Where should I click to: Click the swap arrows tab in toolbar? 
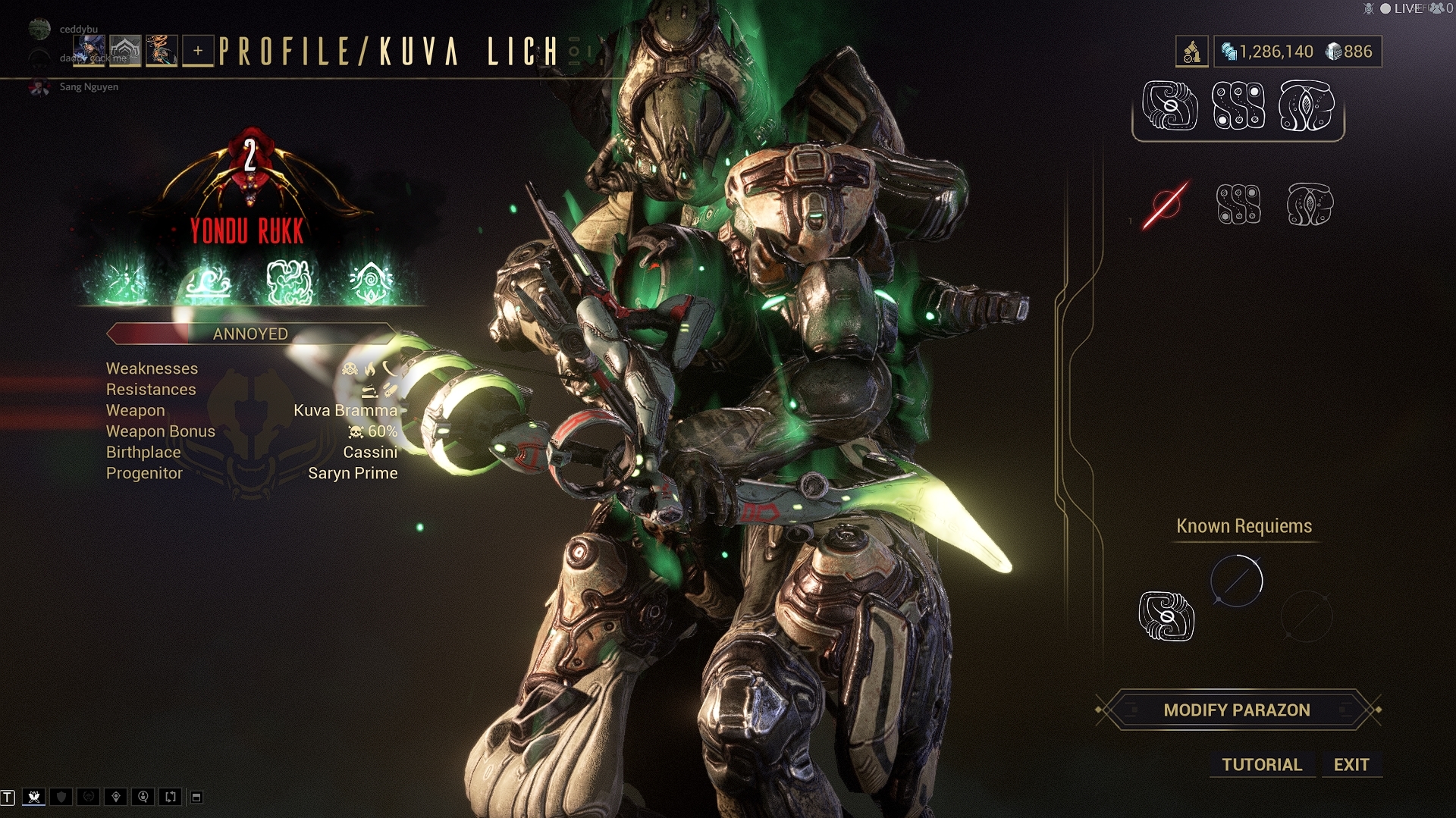(171, 797)
